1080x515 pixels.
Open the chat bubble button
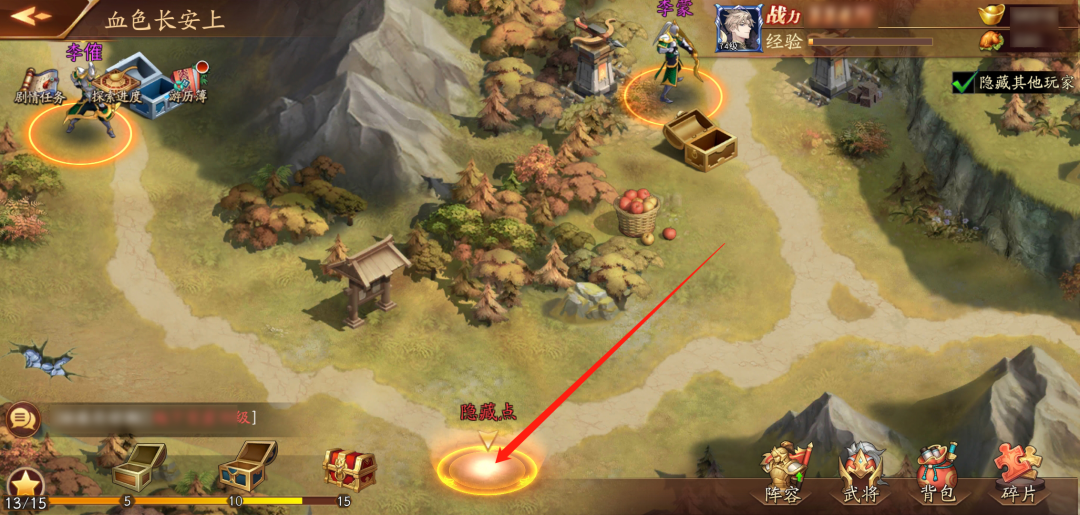coord(20,418)
